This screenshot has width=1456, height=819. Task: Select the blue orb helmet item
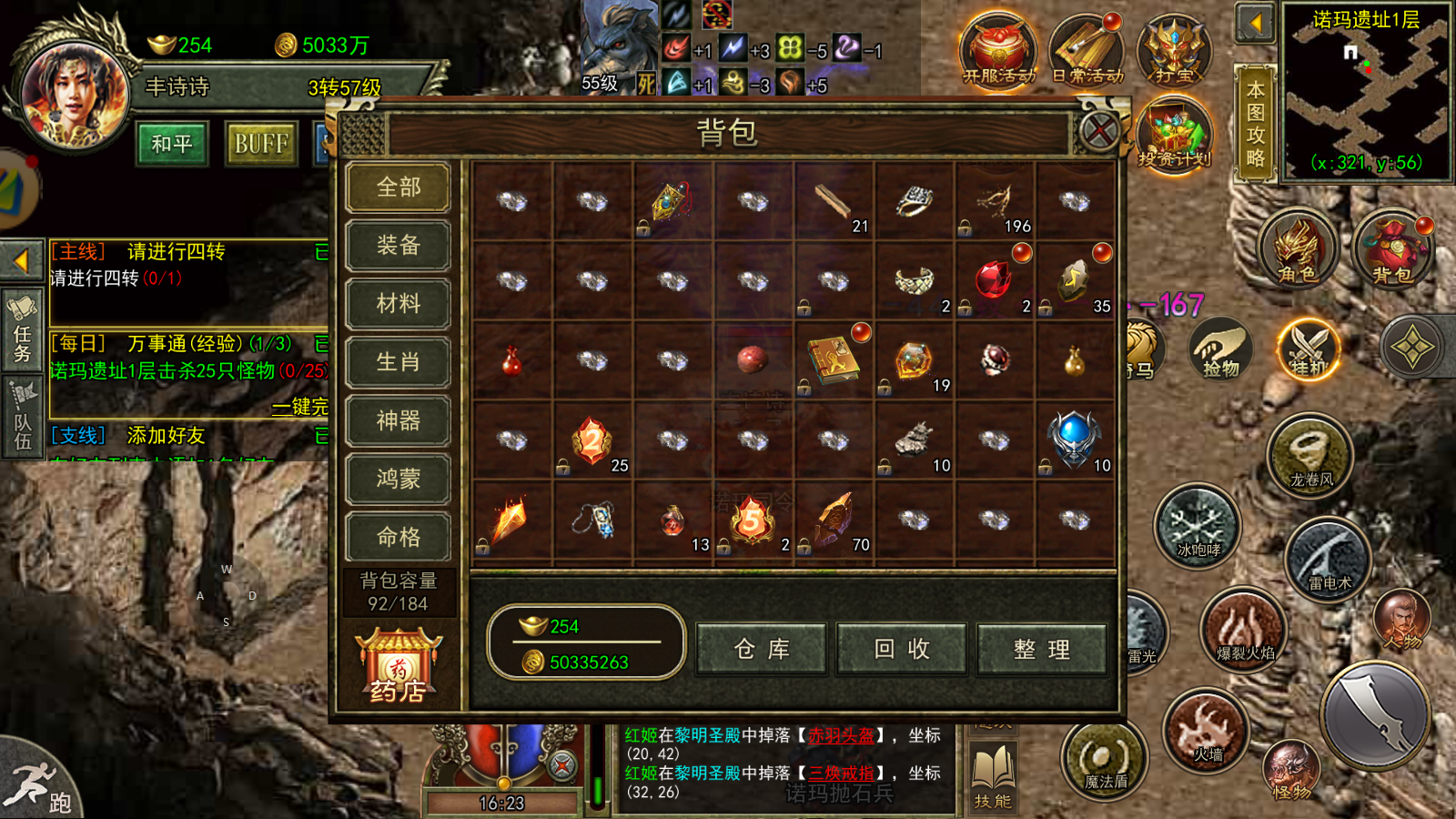(1074, 439)
